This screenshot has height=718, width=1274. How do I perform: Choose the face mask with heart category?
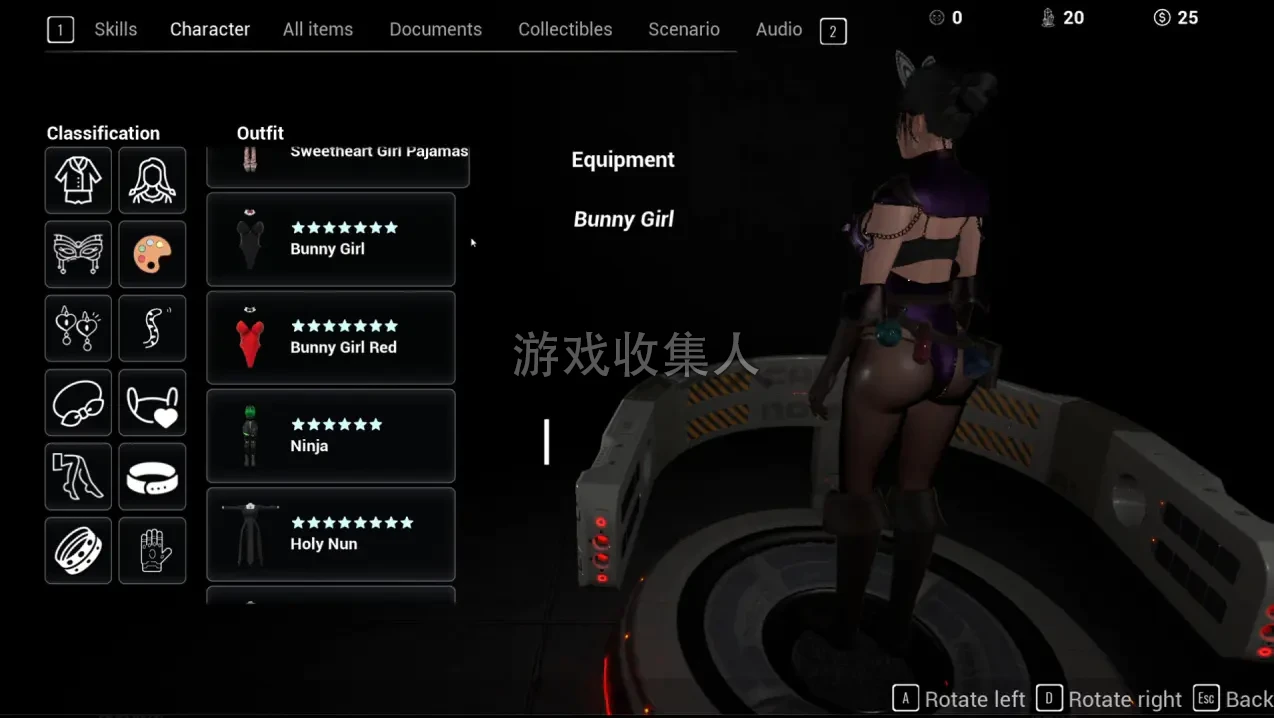pyautogui.click(x=152, y=402)
